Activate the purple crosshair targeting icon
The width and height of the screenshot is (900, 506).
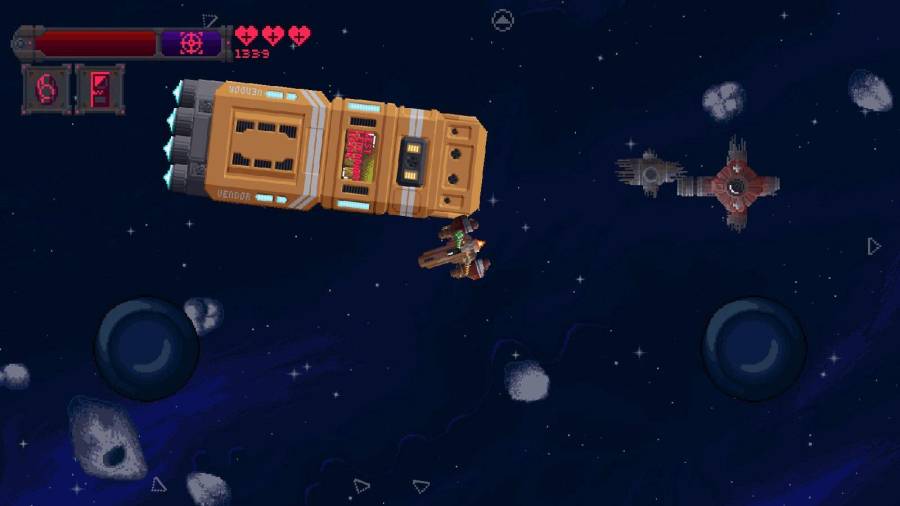coord(190,43)
